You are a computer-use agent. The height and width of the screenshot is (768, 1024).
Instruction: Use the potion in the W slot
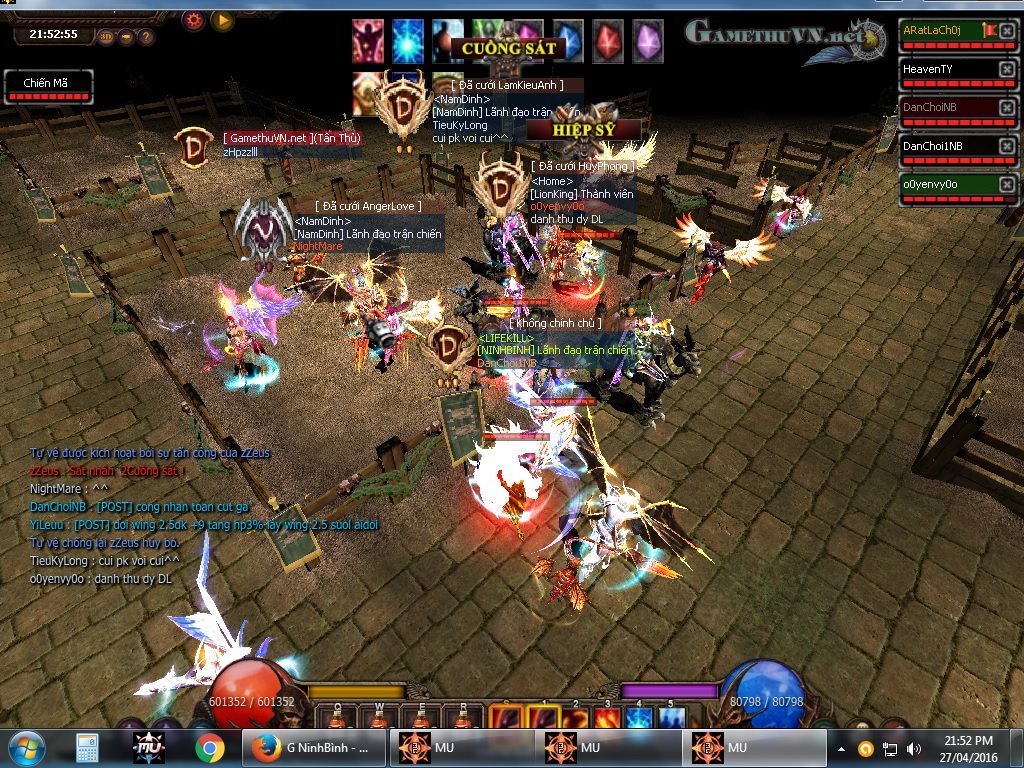(380, 718)
